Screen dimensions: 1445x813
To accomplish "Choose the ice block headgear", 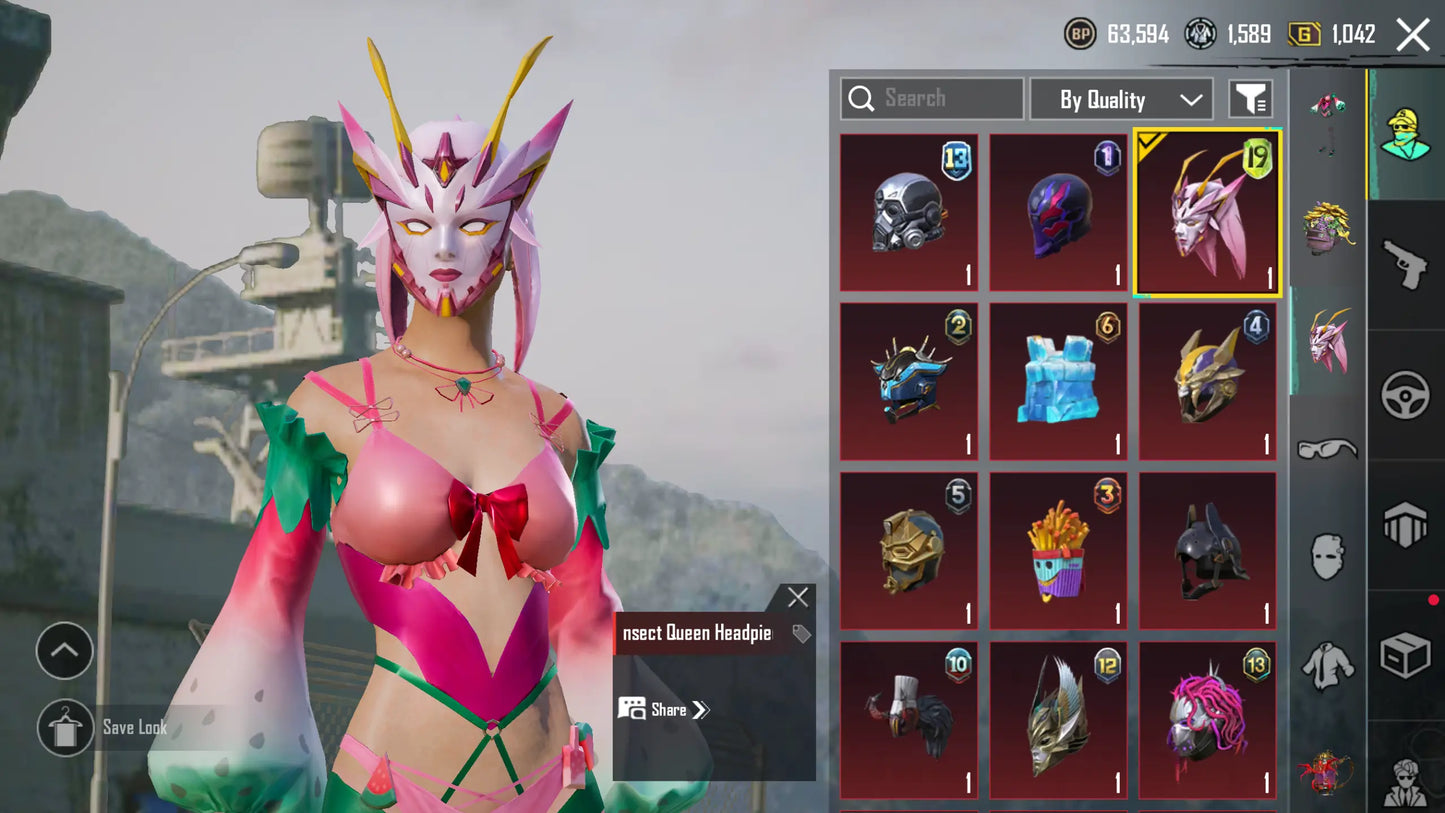I will point(1058,381).
